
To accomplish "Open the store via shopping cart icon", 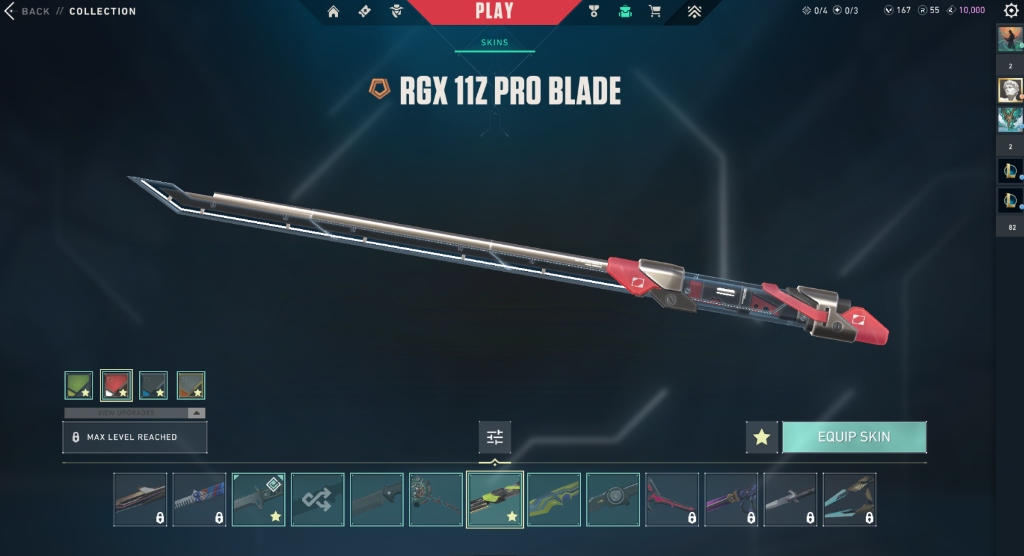I will coord(655,12).
